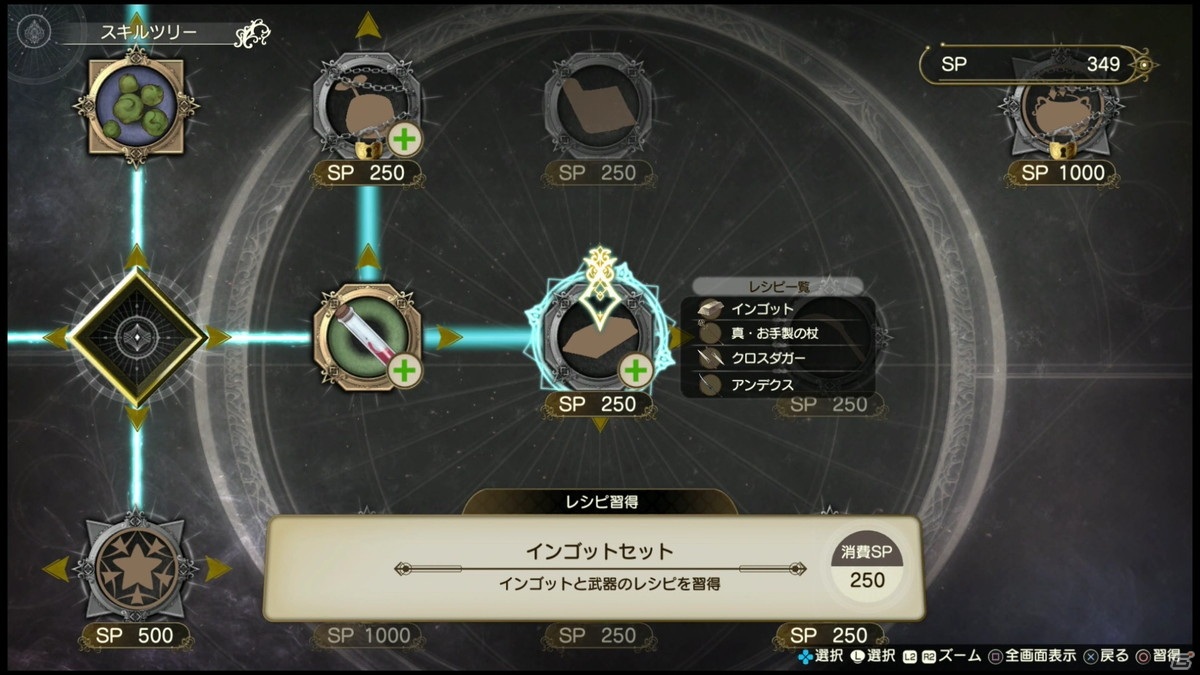
Task: Select the green herbs skill node
Action: click(x=137, y=104)
